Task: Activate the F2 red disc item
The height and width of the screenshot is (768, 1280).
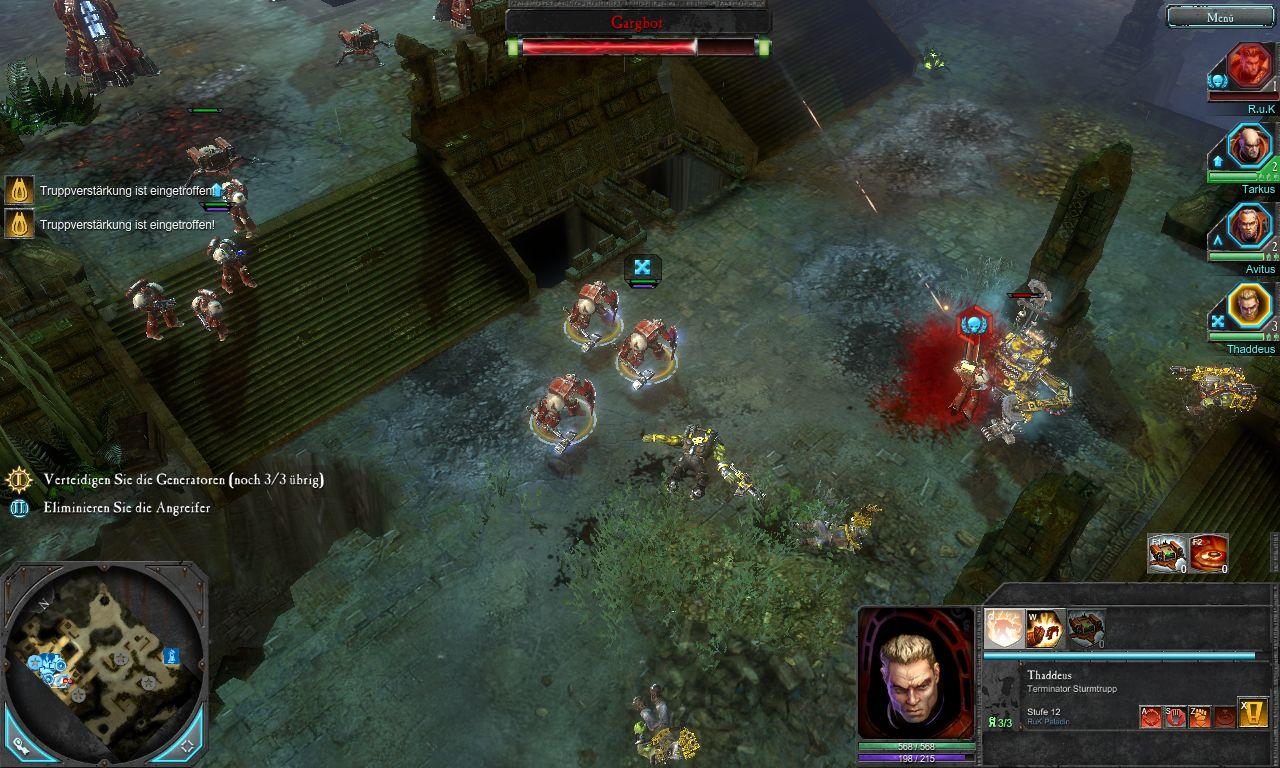Action: coord(1209,553)
